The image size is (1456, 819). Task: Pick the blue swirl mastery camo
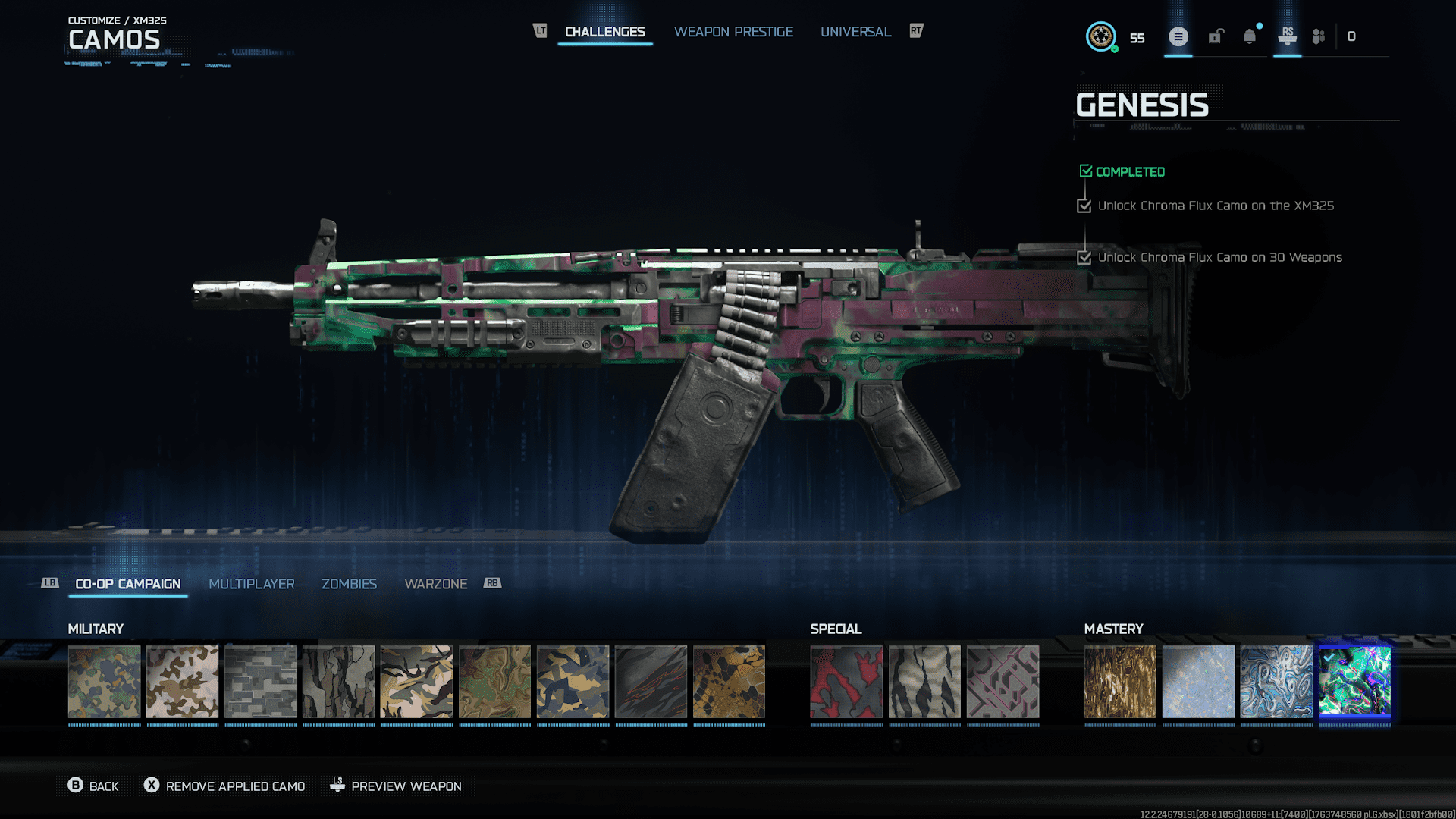coord(1276,682)
